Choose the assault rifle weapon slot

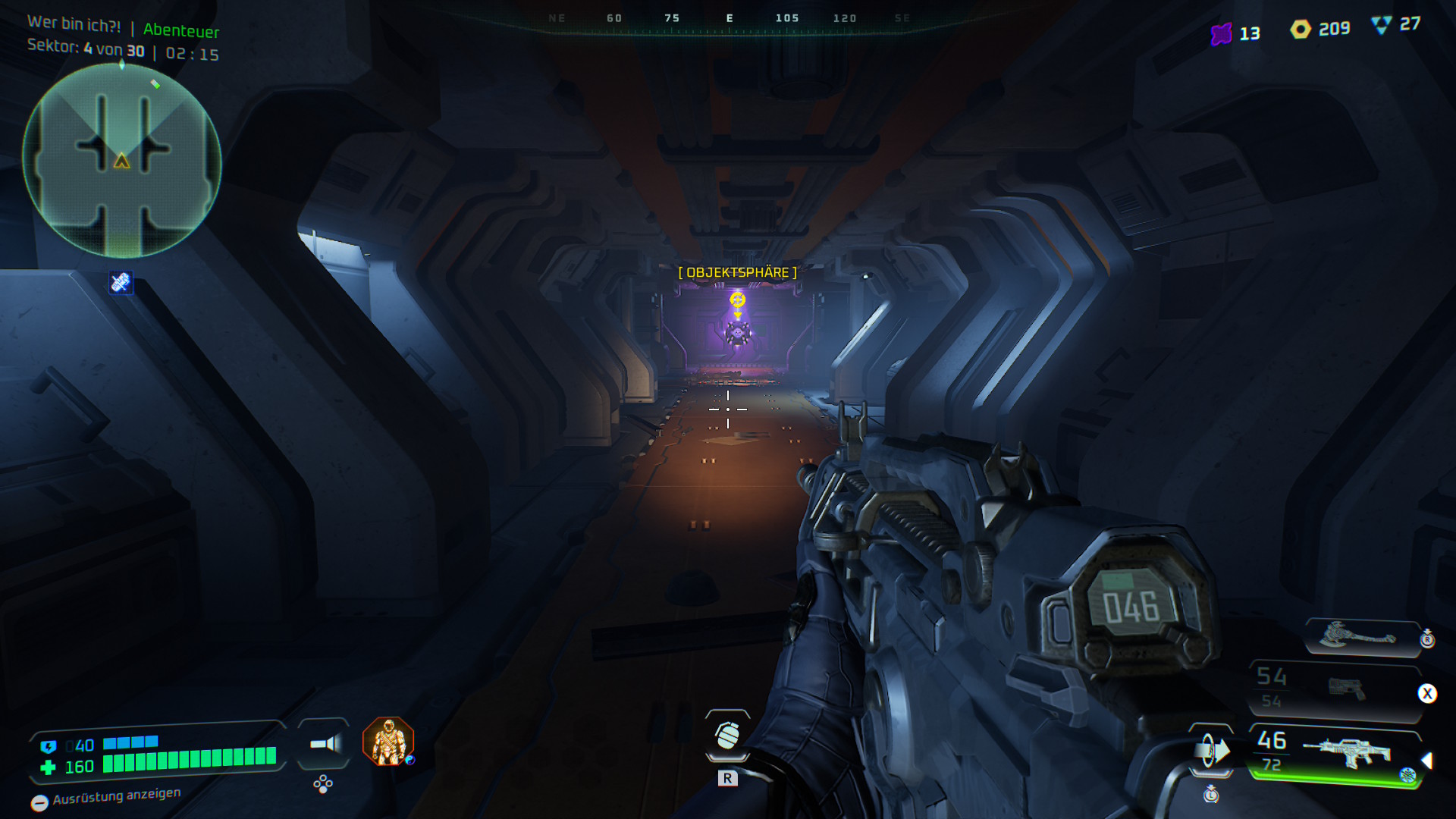pyautogui.click(x=1346, y=753)
